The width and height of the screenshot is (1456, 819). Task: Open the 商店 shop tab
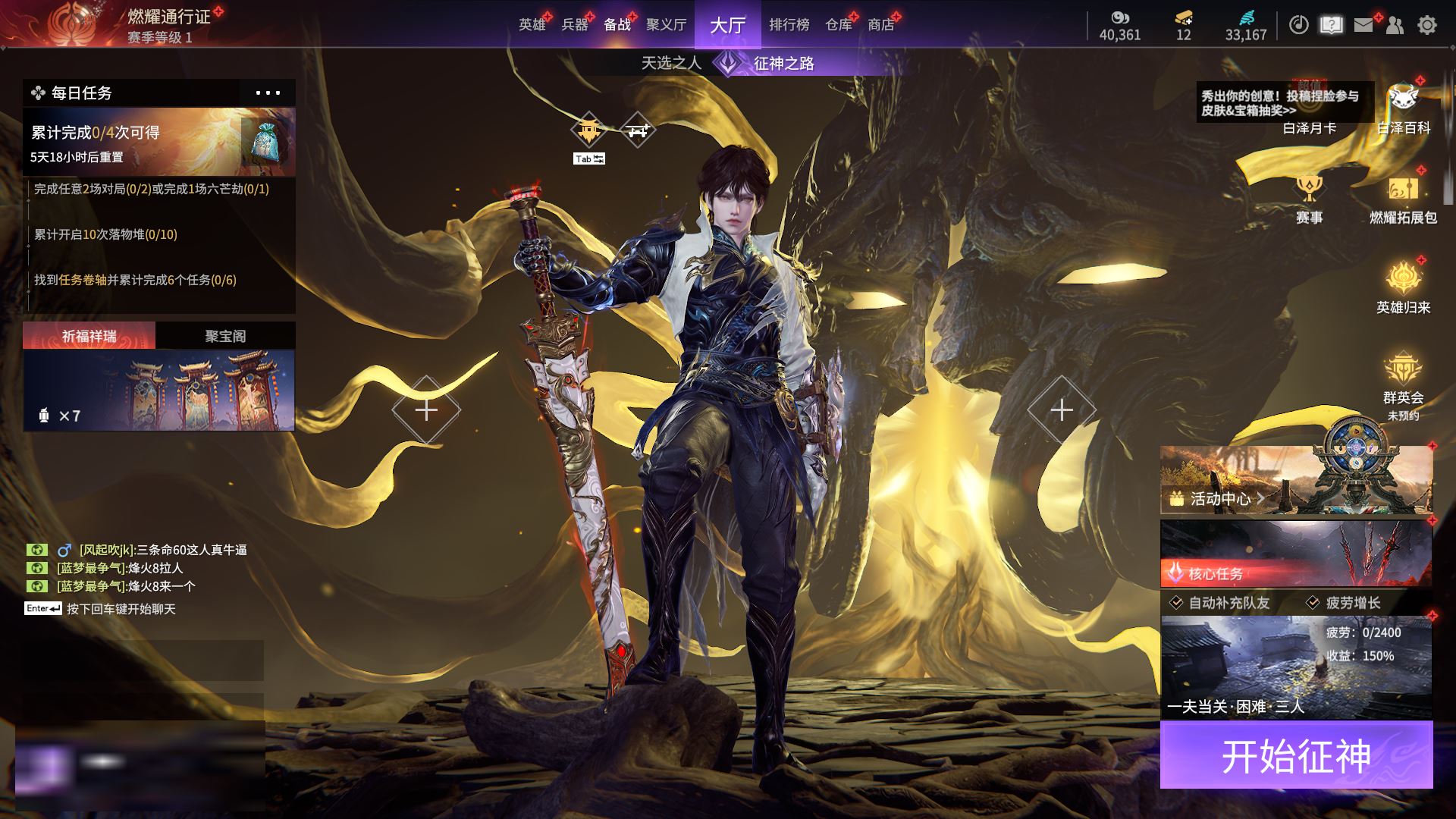click(880, 25)
